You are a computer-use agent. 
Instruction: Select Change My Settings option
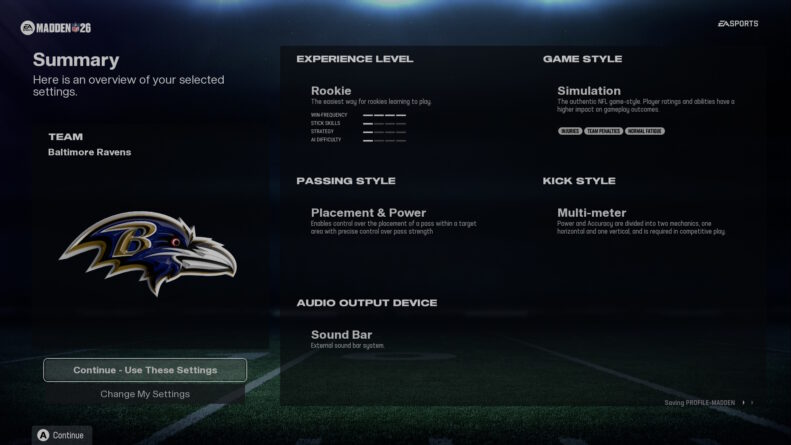(145, 394)
